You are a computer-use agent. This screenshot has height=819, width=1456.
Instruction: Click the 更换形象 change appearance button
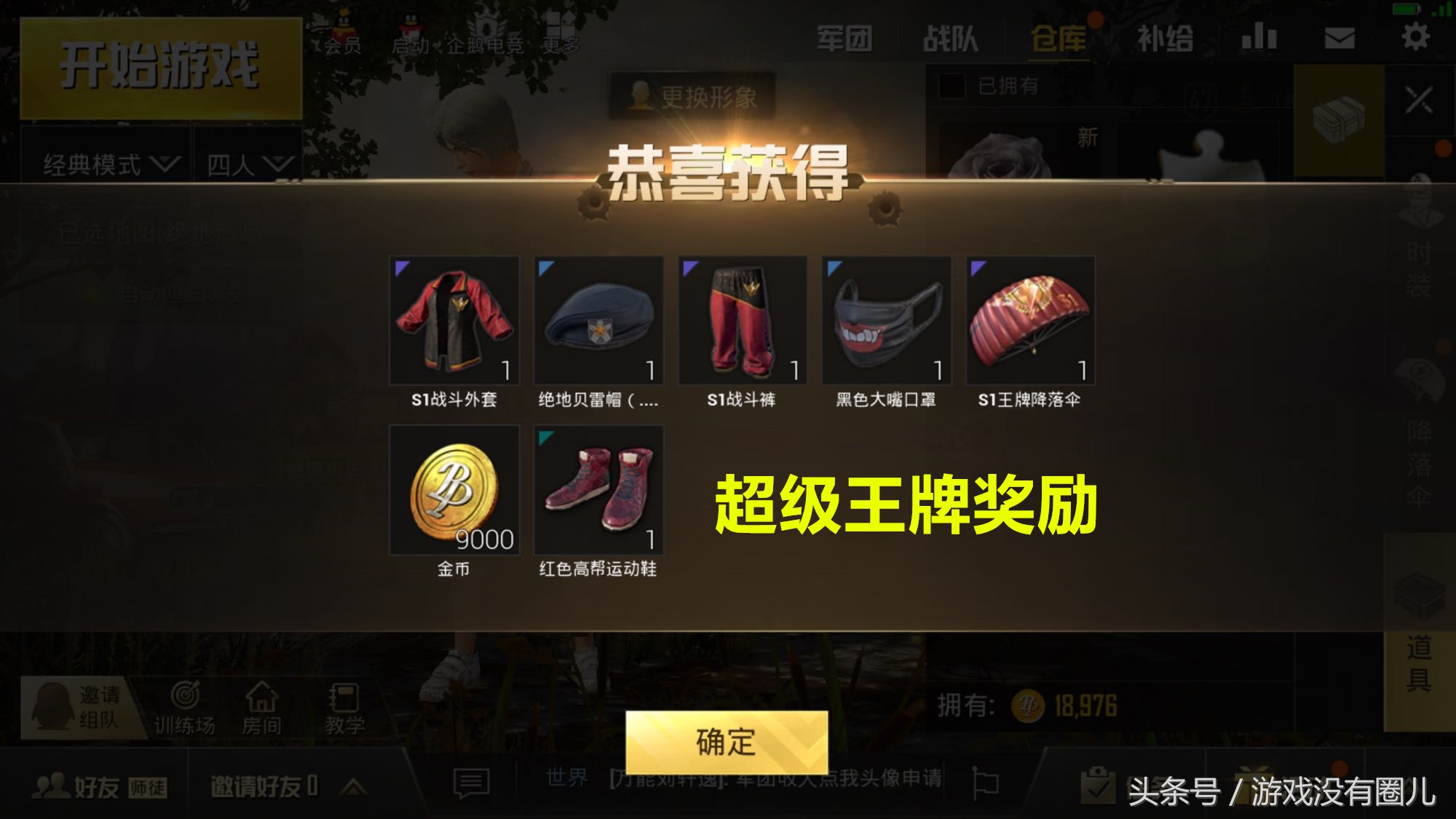tap(692, 92)
